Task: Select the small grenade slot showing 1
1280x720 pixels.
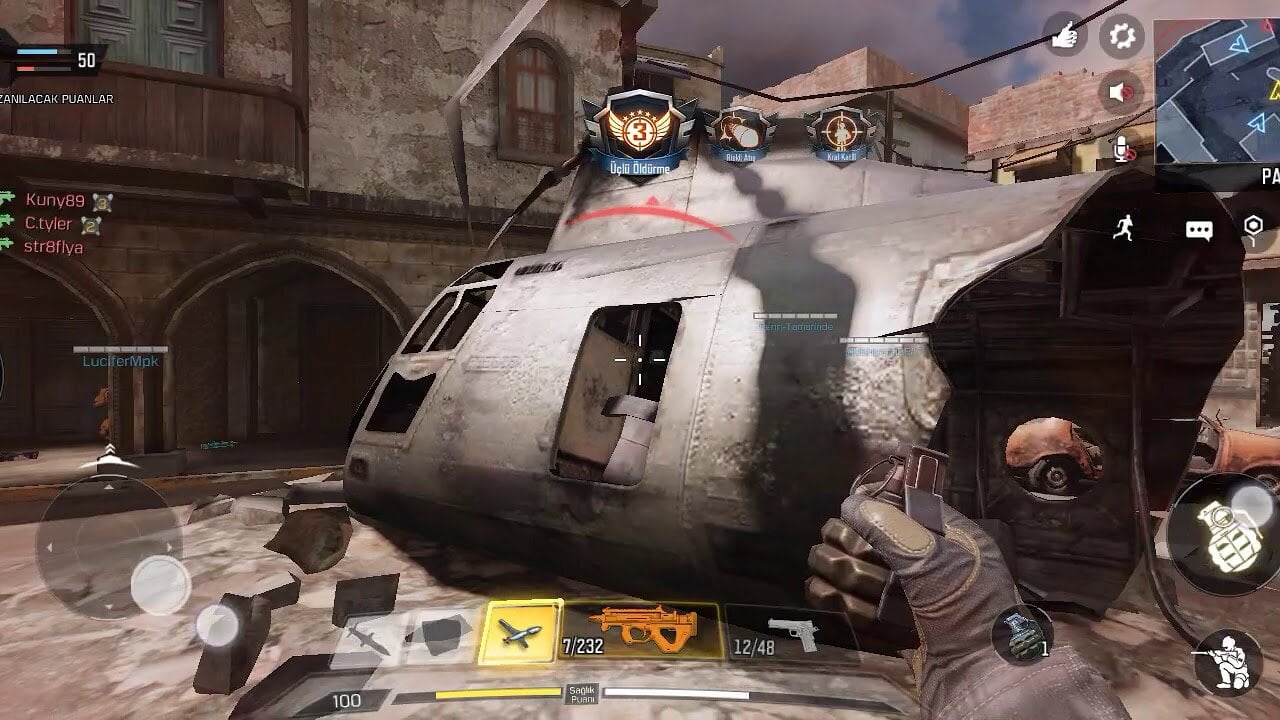Action: pyautogui.click(x=1022, y=636)
